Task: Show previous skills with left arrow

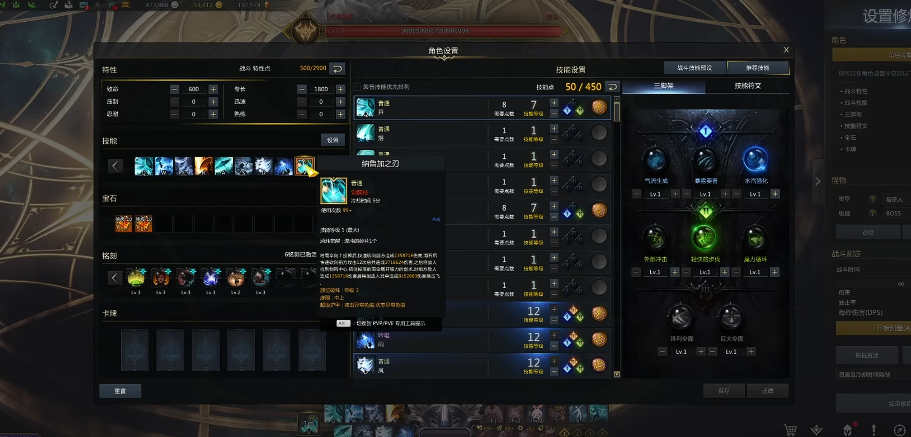Action: tap(116, 165)
